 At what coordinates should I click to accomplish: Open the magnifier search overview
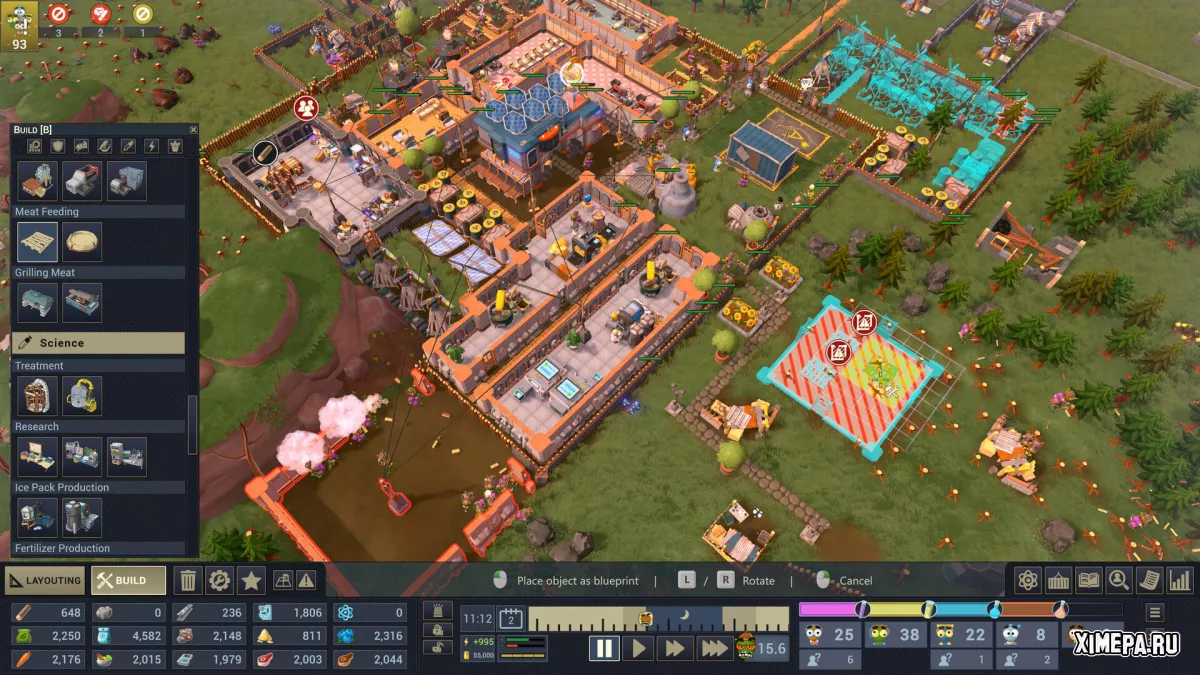(x=1118, y=580)
